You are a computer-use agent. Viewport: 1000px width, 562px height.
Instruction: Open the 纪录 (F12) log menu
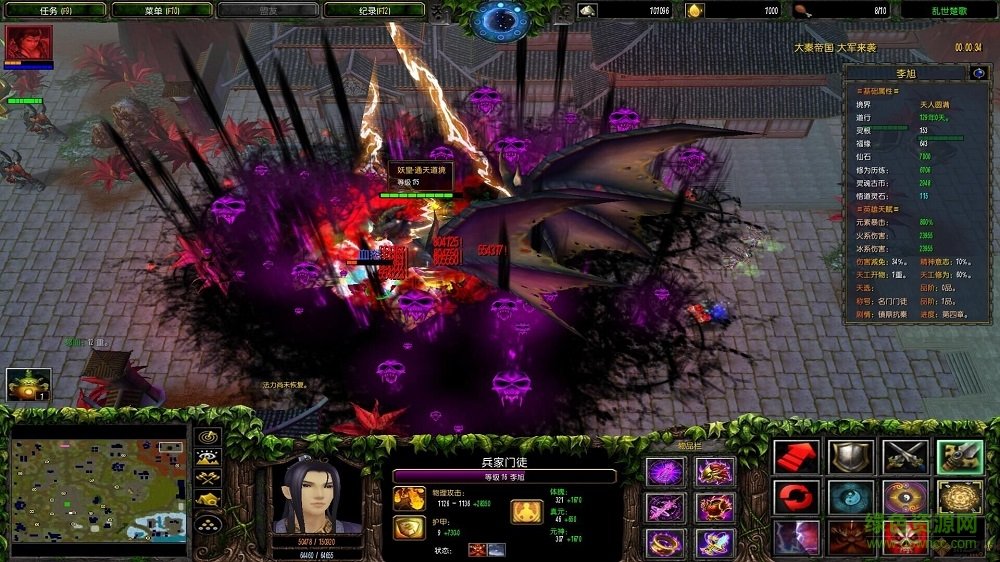[x=374, y=10]
